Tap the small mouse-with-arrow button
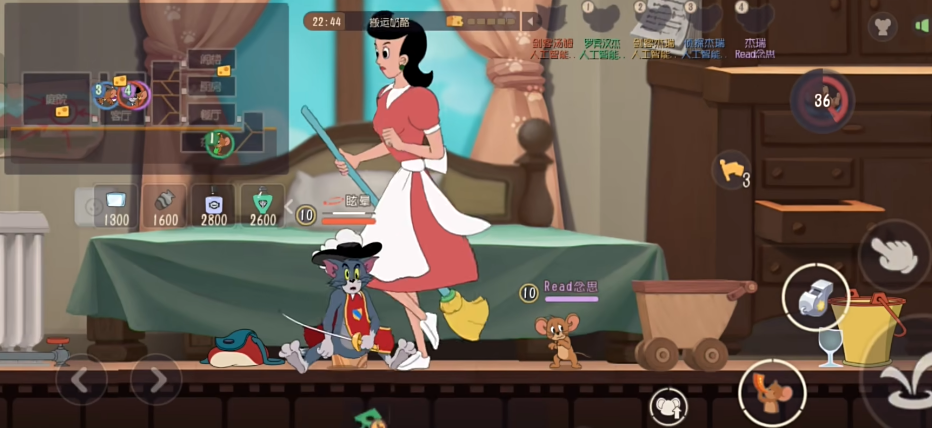Image resolution: width=932 pixels, height=428 pixels. (x=668, y=406)
